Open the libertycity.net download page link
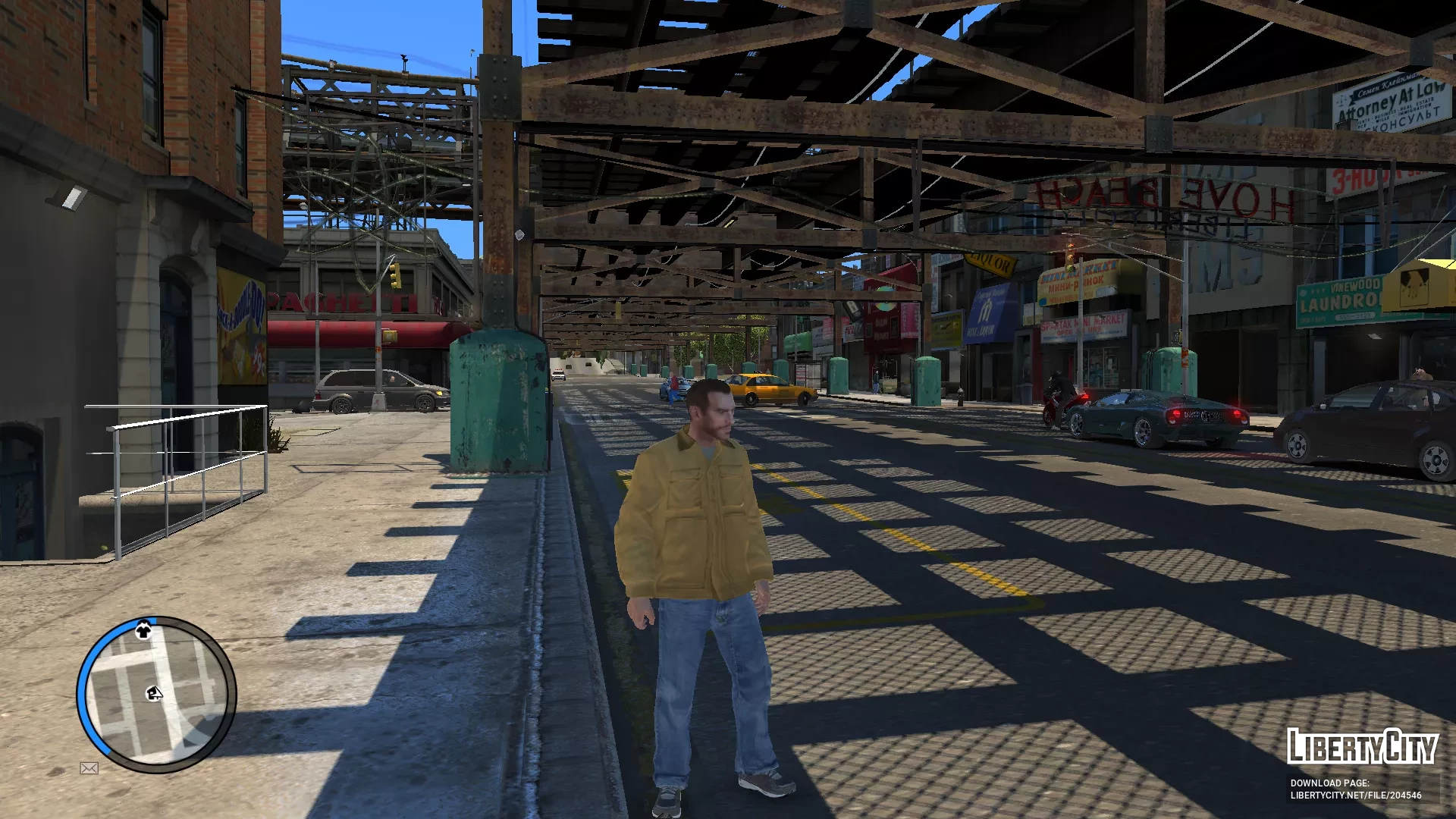Image resolution: width=1456 pixels, height=819 pixels. click(1355, 795)
